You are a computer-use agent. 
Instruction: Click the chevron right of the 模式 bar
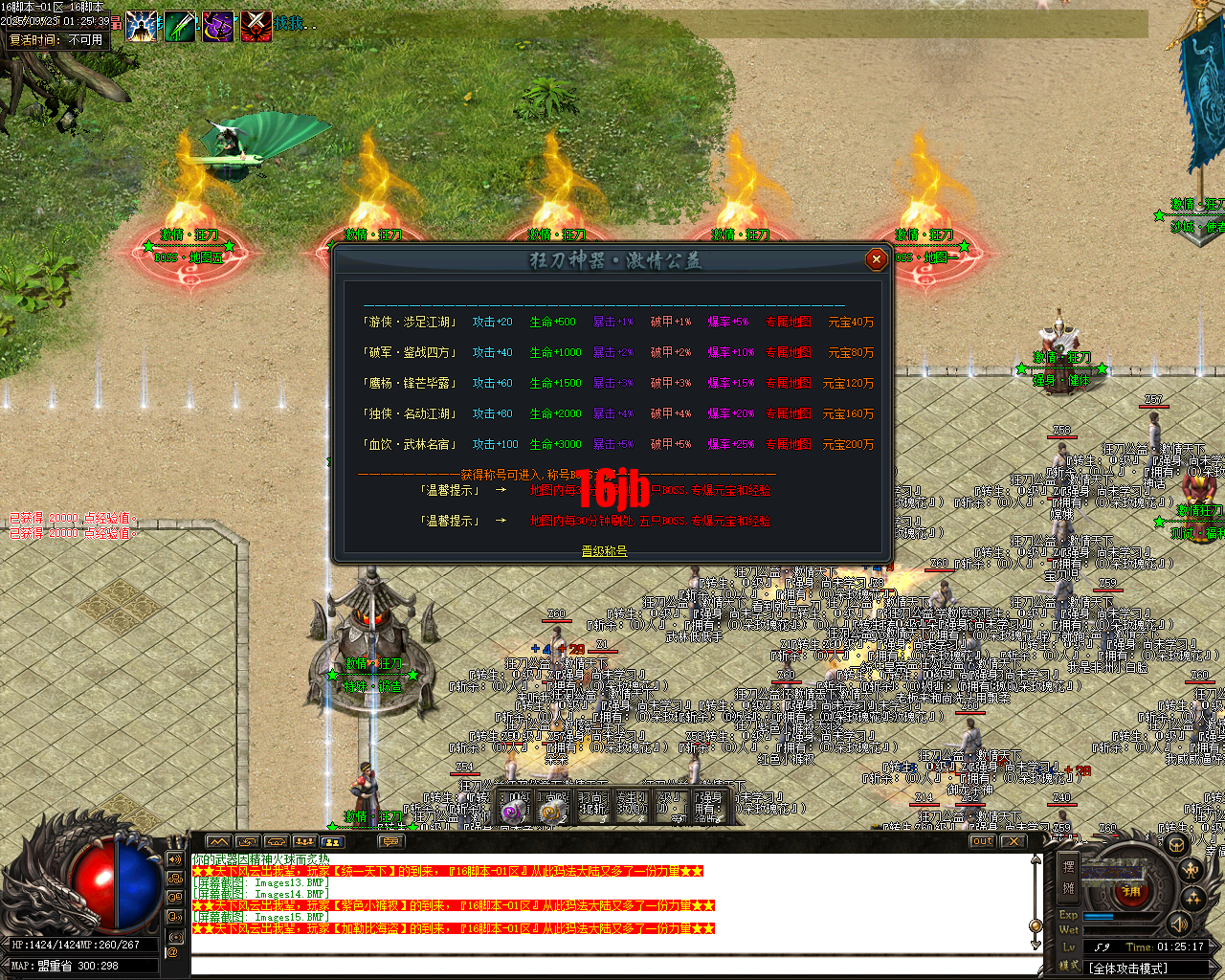[x=1214, y=967]
